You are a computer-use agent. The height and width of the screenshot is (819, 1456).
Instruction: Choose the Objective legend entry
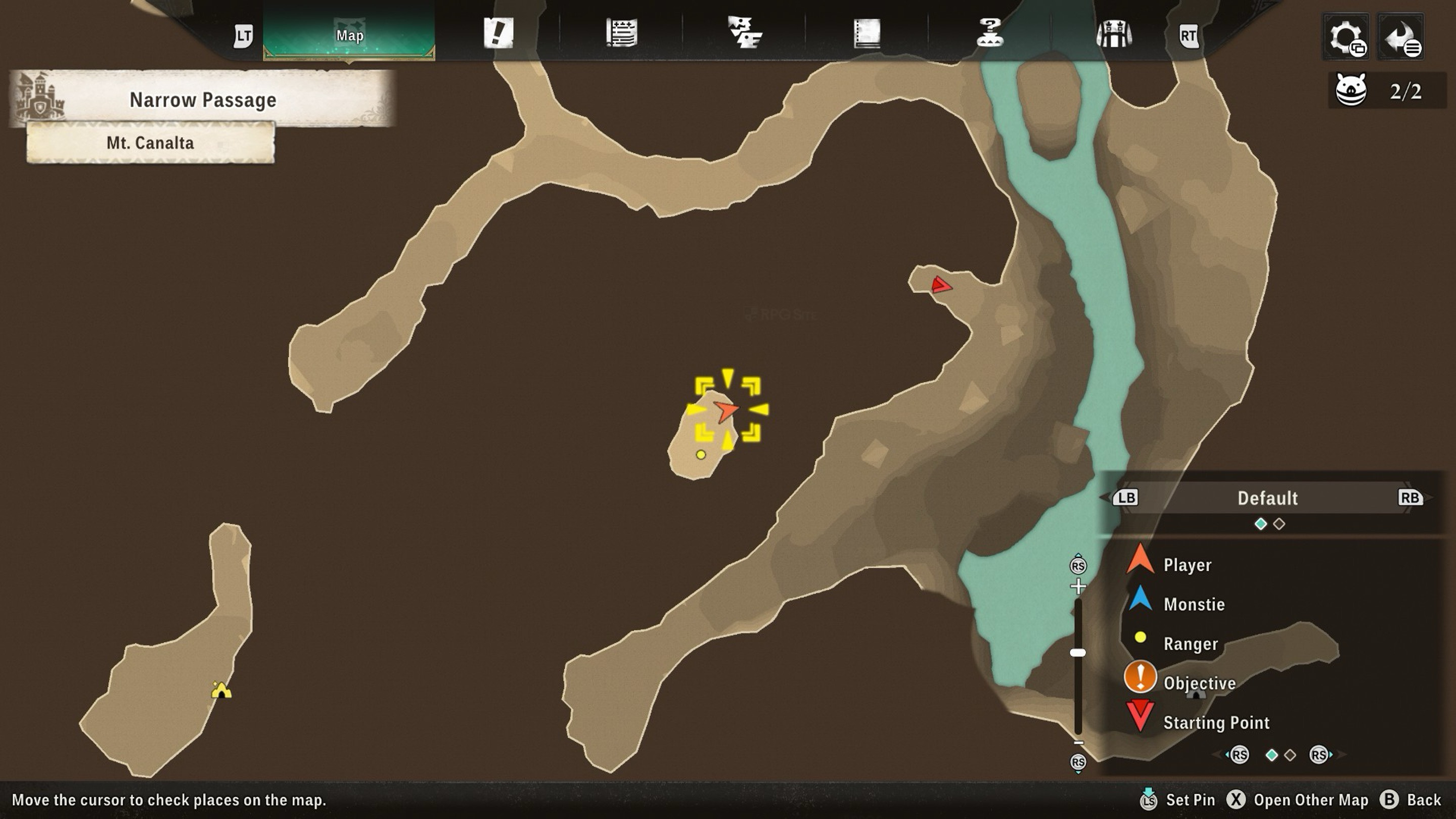(x=1198, y=683)
